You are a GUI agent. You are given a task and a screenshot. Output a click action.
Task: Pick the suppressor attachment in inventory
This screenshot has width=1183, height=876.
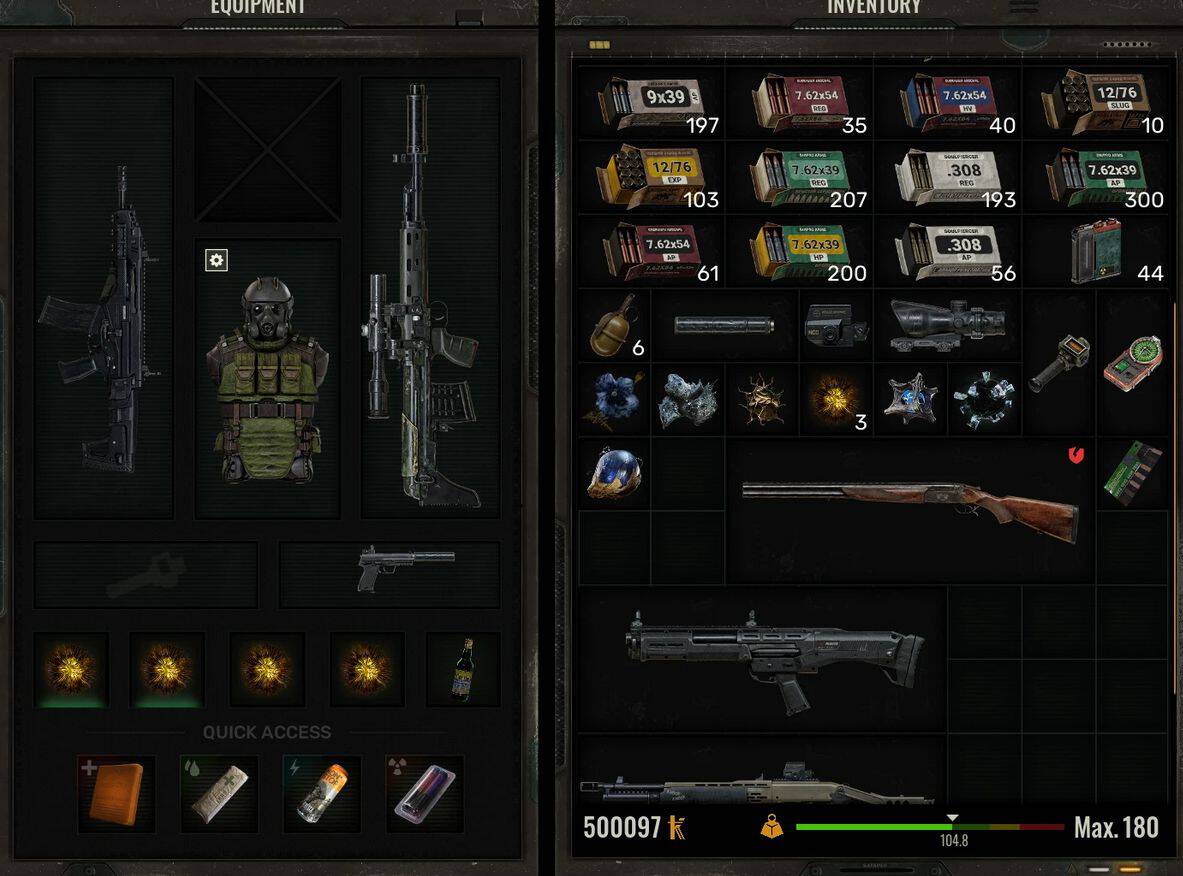(723, 326)
